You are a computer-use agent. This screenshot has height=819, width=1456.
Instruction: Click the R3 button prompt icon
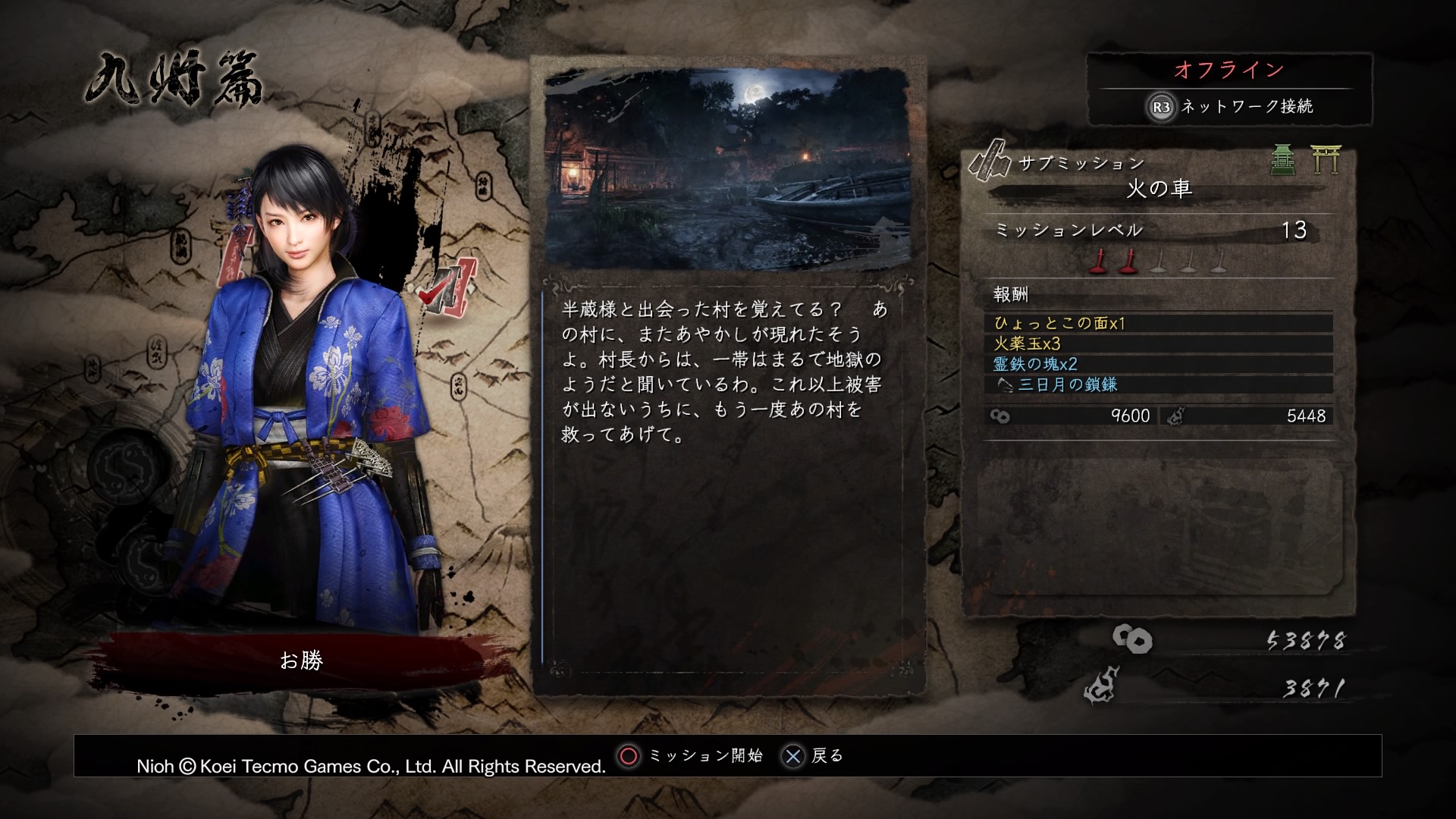click(x=1162, y=108)
